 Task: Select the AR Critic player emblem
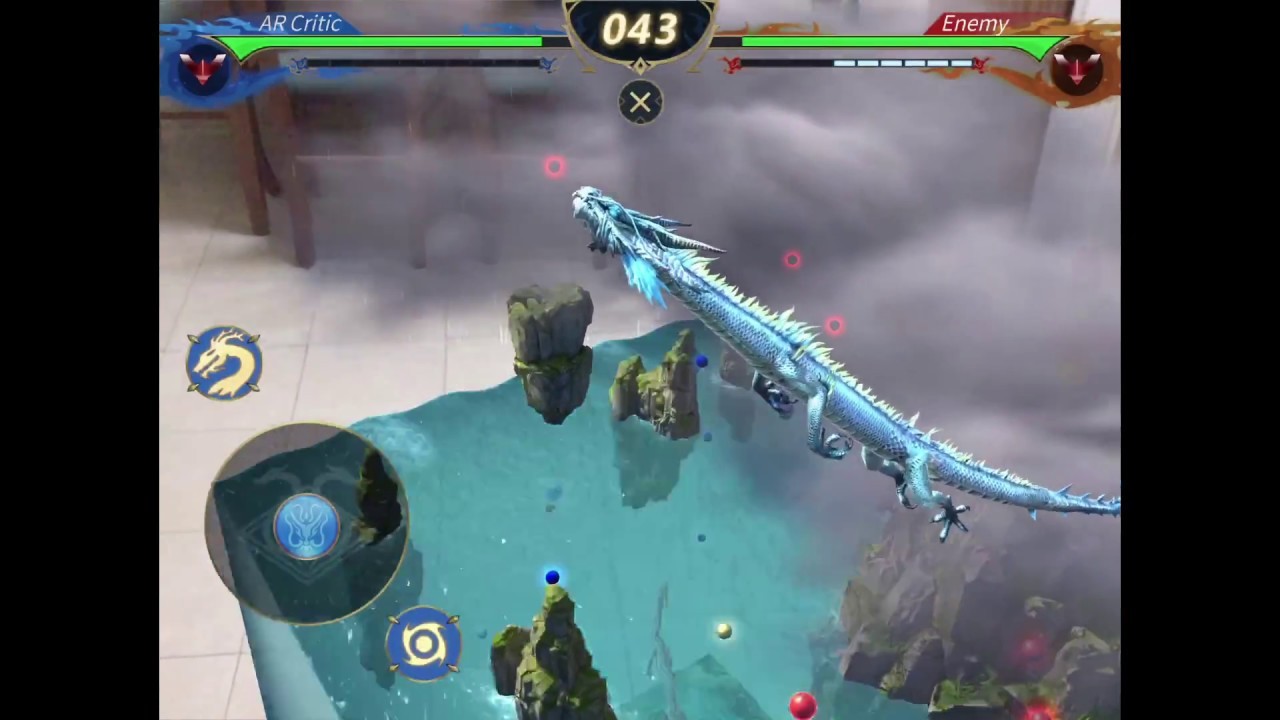[x=202, y=70]
